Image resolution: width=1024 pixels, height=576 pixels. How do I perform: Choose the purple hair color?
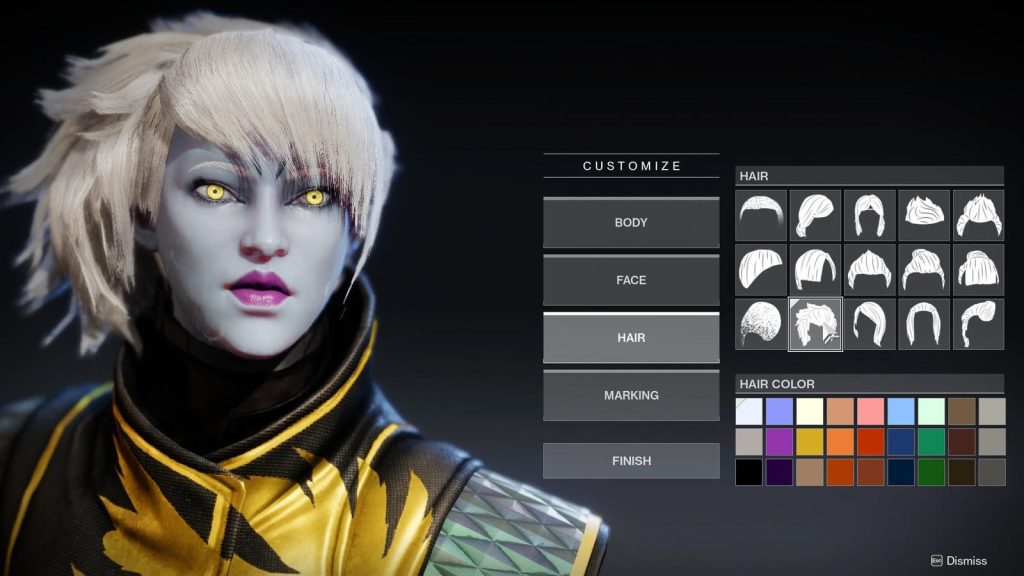tap(779, 442)
